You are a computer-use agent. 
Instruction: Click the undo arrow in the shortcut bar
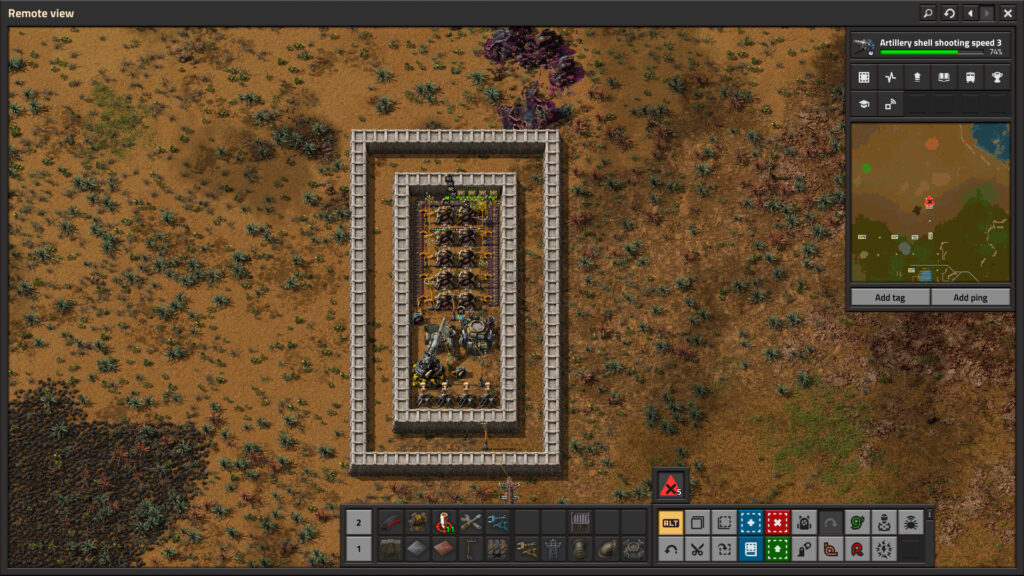(671, 548)
